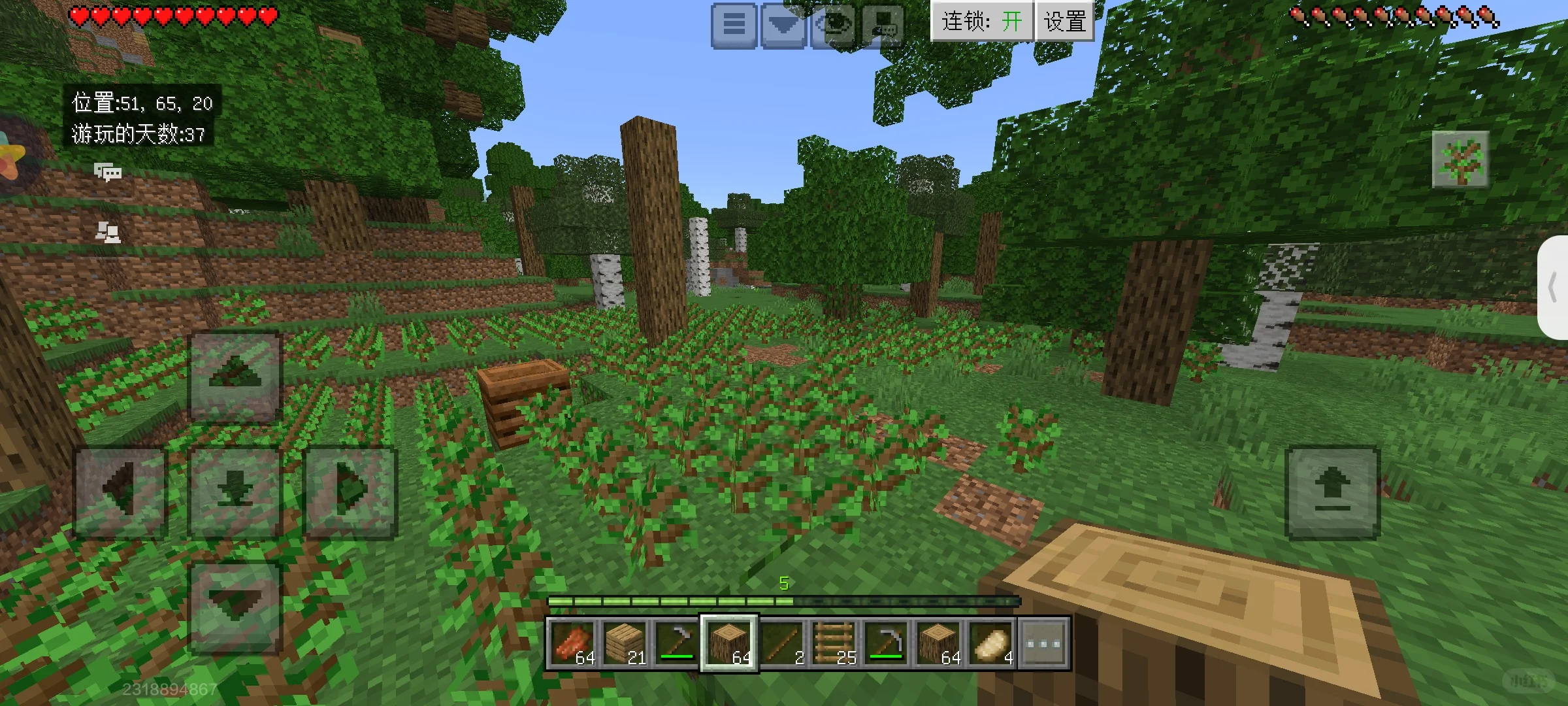Open the multiplayer players icon
Viewport: 1568px width, 706px height.
[108, 231]
